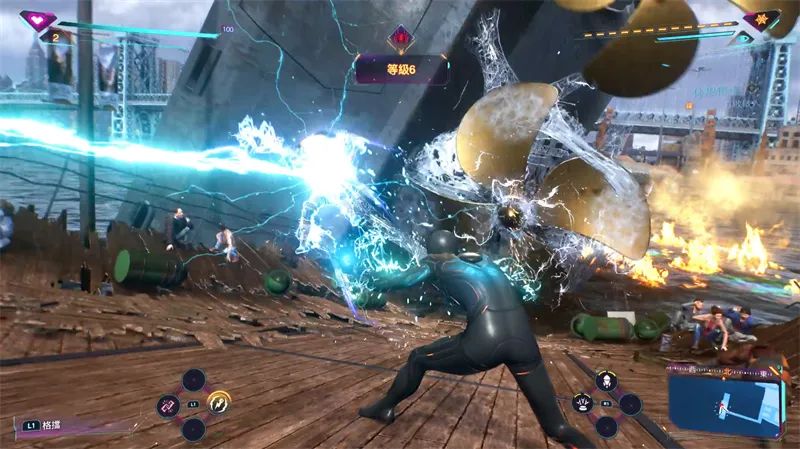Activate the upper gadget icon near the minimap

click(605, 381)
